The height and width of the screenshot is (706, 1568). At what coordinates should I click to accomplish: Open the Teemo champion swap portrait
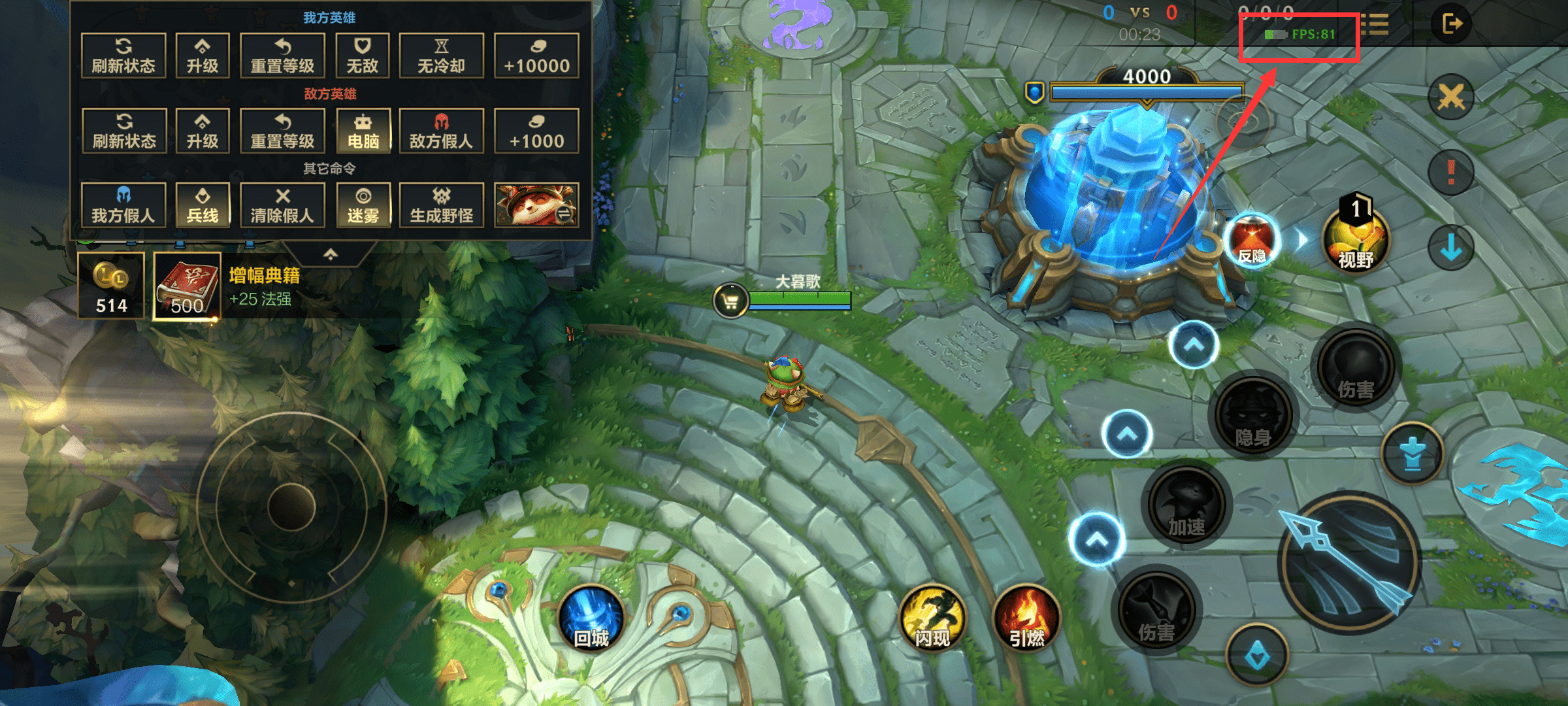tap(536, 205)
